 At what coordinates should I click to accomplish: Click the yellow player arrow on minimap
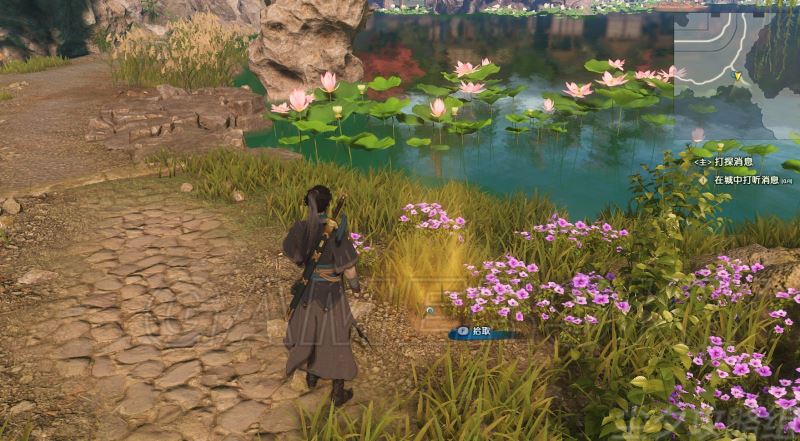pyautogui.click(x=738, y=75)
